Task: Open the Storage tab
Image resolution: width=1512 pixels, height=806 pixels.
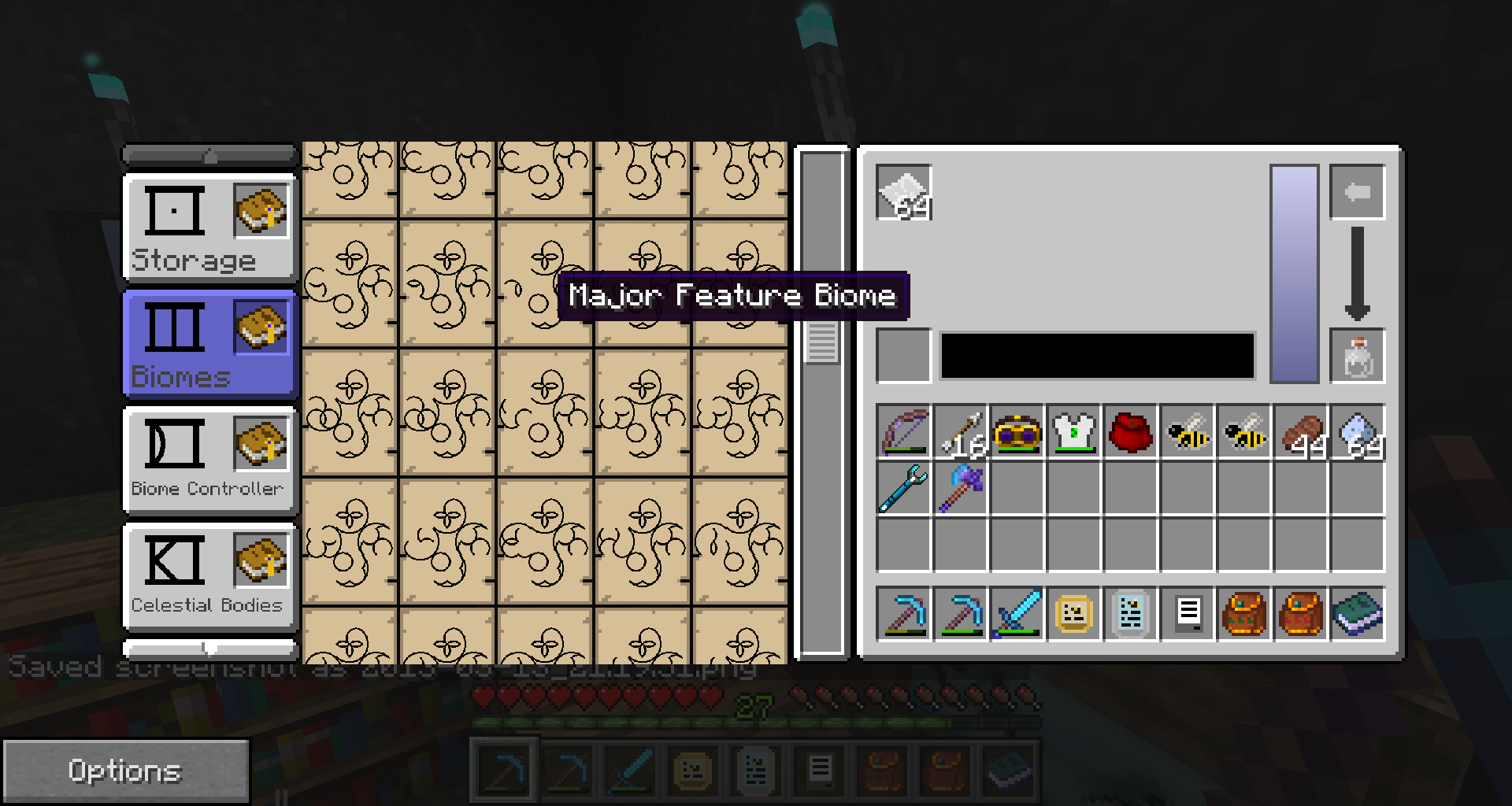Action: [209, 228]
